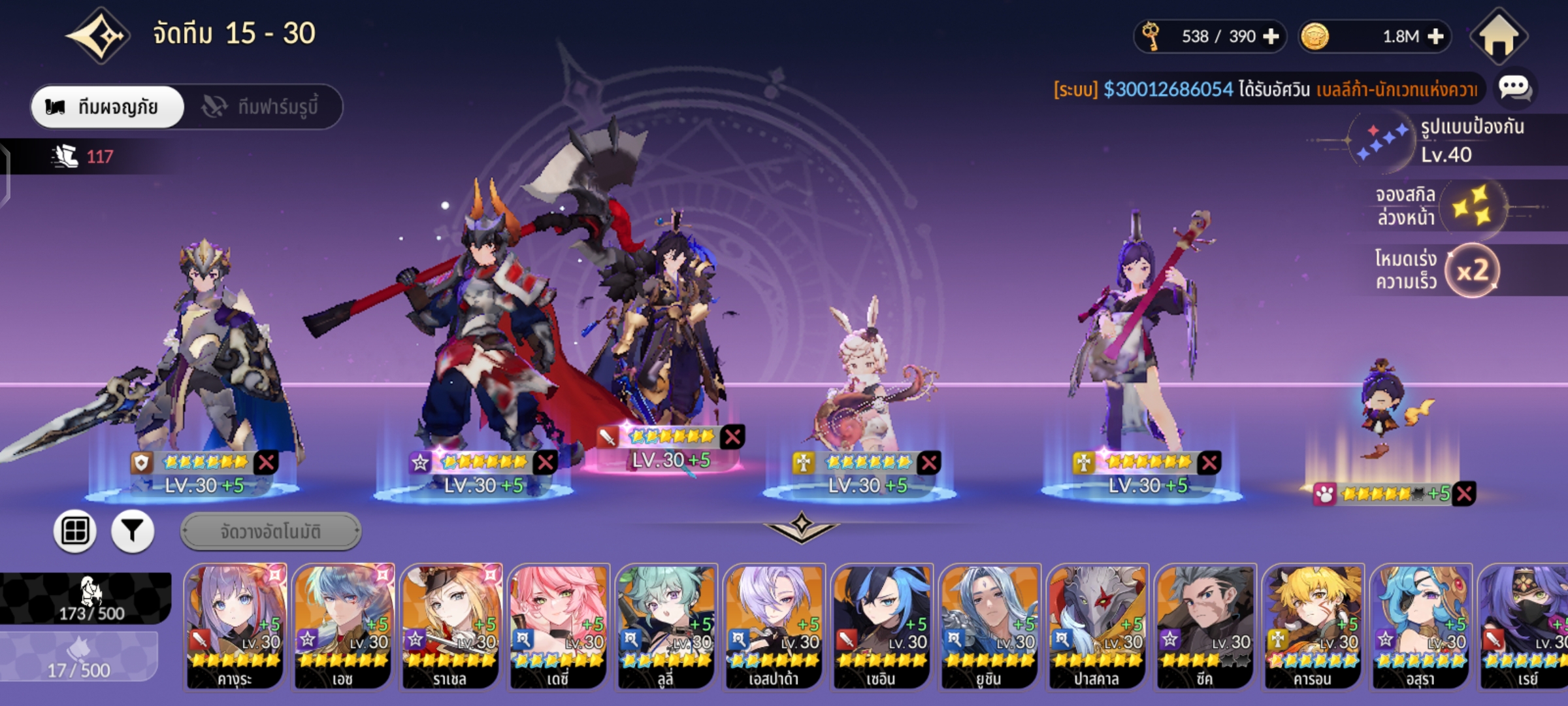Image resolution: width=1568 pixels, height=706 pixels.
Task: Select hero card ราเชล
Action: point(451,626)
